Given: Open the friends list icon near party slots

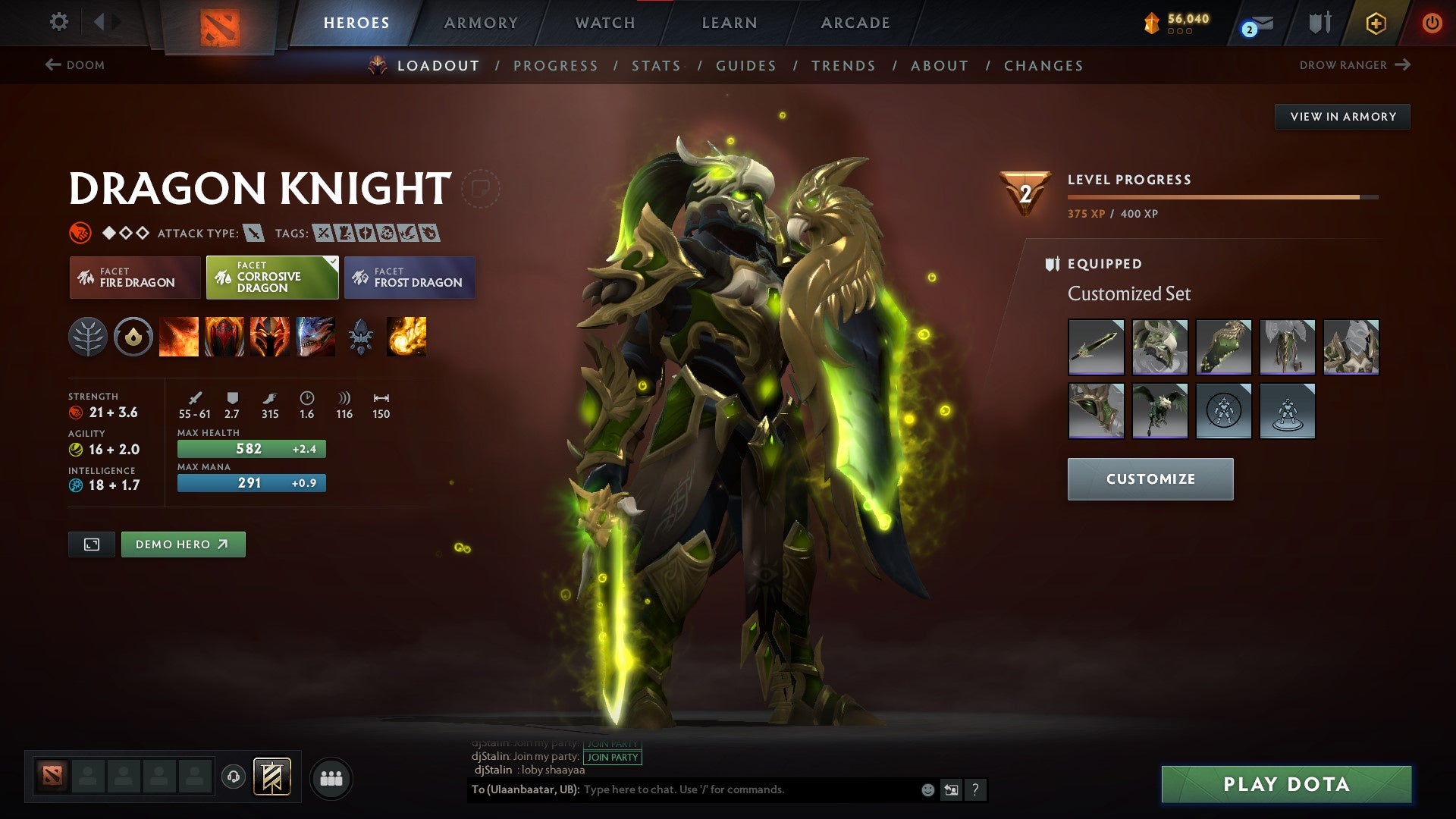Looking at the screenshot, I should [x=331, y=777].
